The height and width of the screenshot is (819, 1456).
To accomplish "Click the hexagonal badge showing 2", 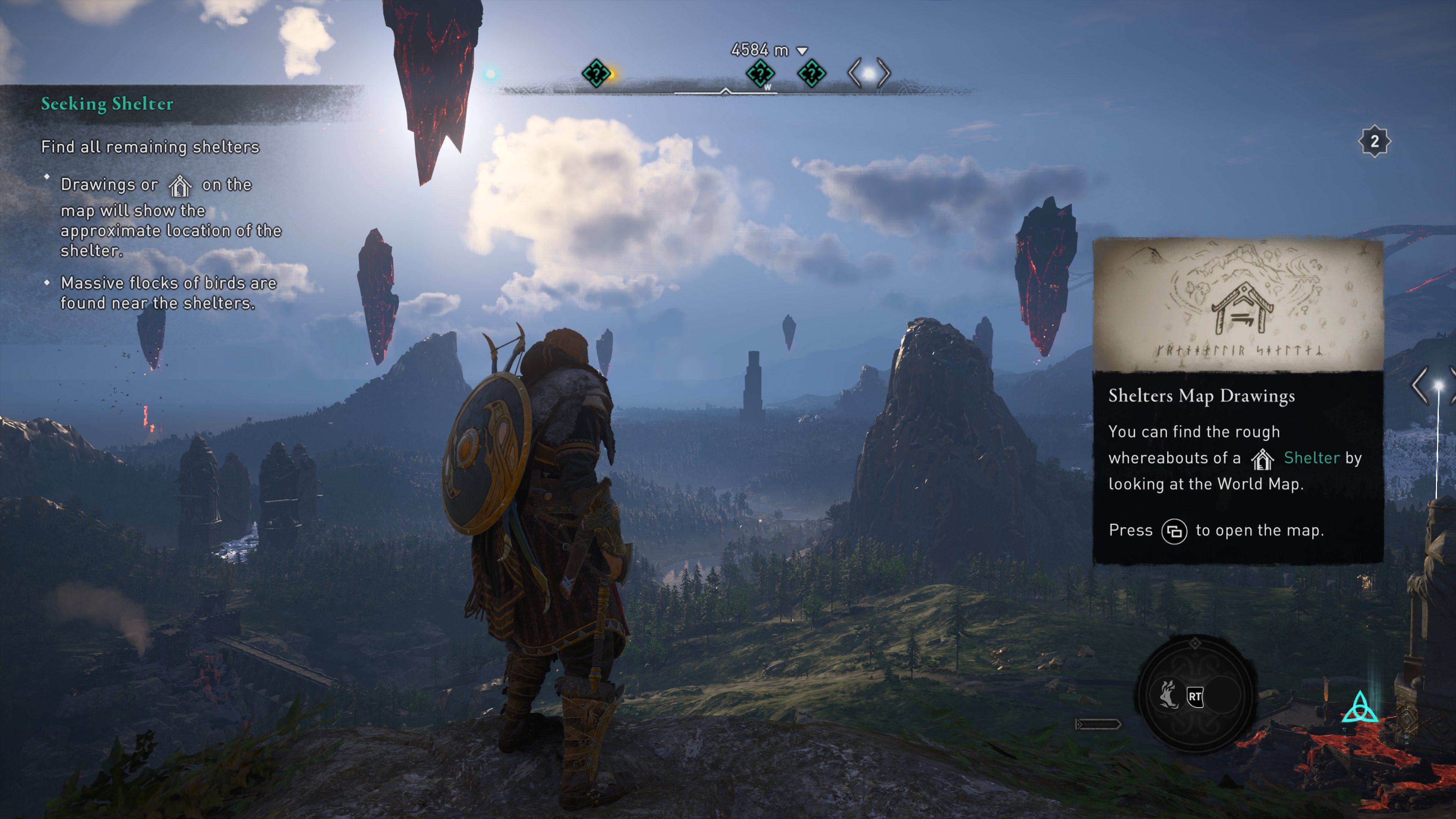I will (x=1374, y=141).
